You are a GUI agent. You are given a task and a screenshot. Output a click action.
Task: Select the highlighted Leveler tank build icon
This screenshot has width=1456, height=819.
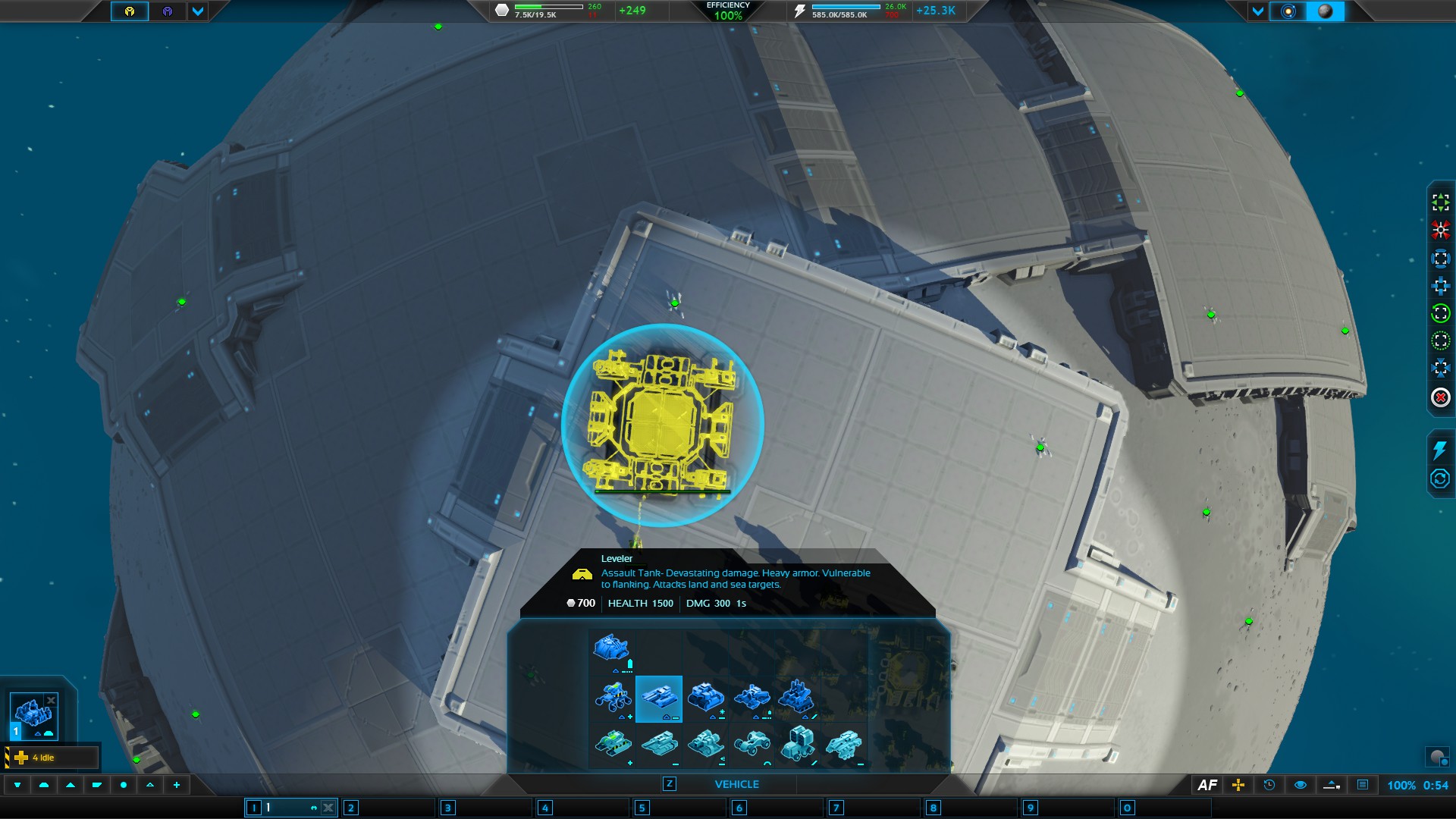coord(658,698)
